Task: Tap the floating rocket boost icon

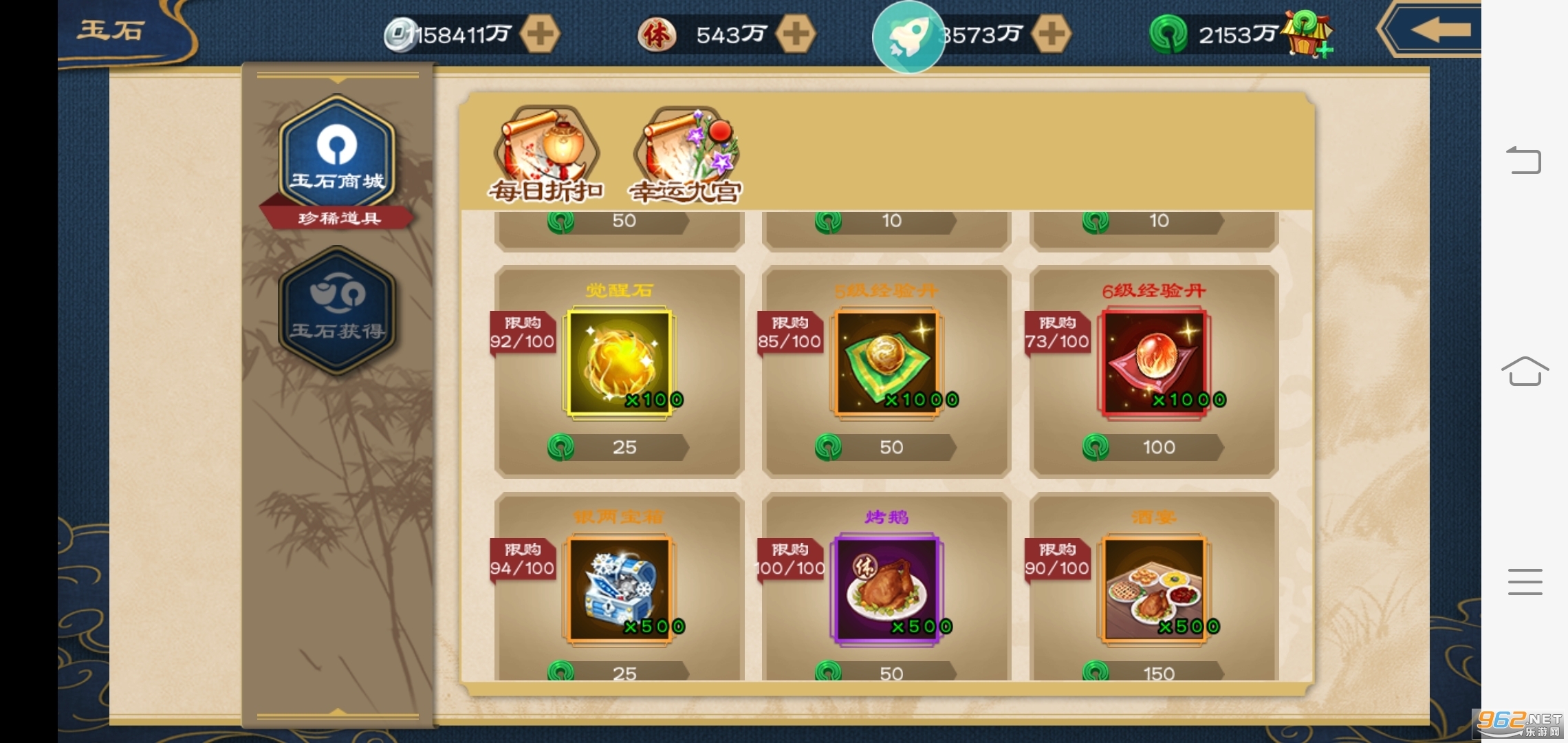Action: [x=908, y=37]
